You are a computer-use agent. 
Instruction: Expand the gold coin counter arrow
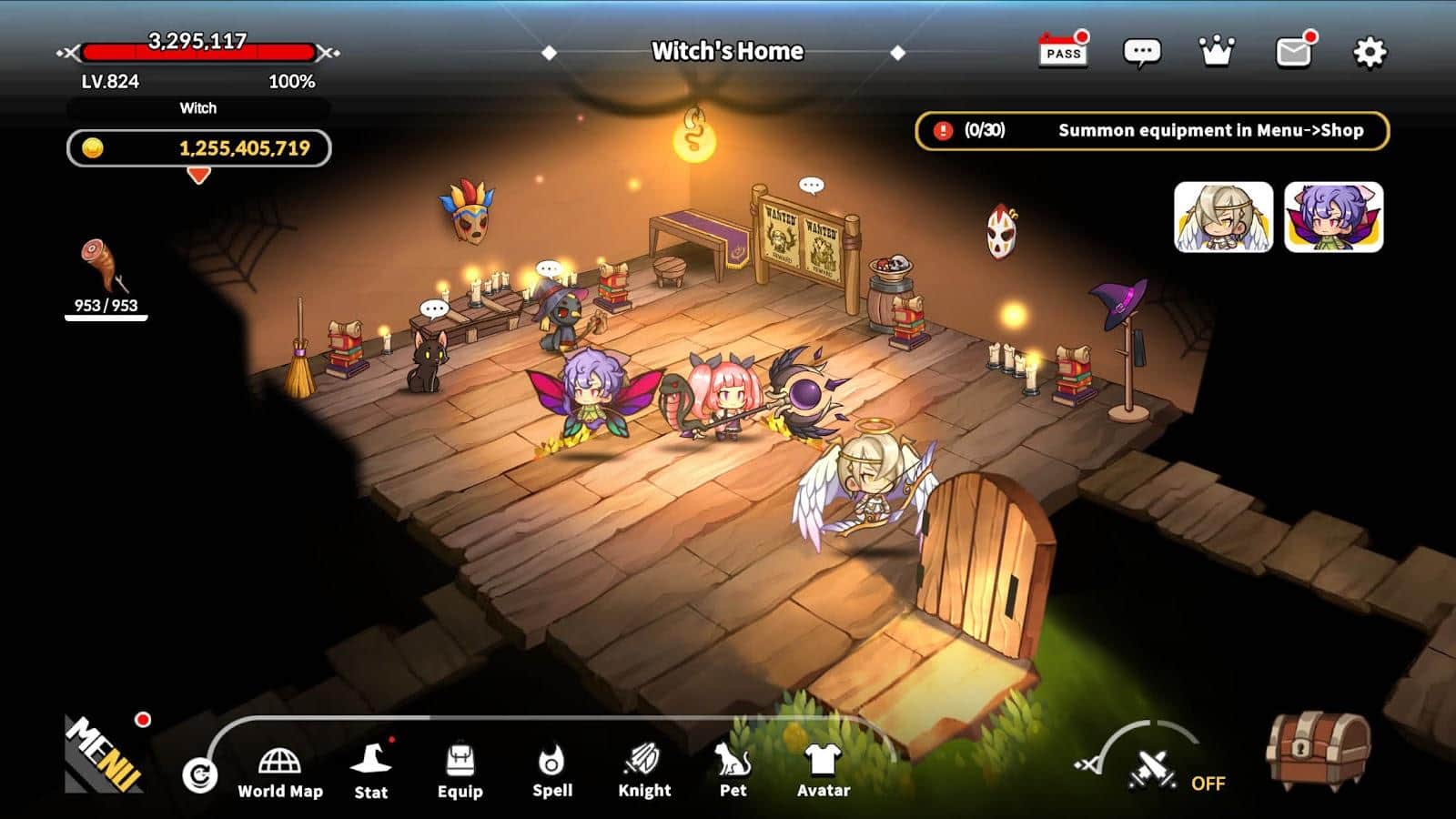(198, 176)
